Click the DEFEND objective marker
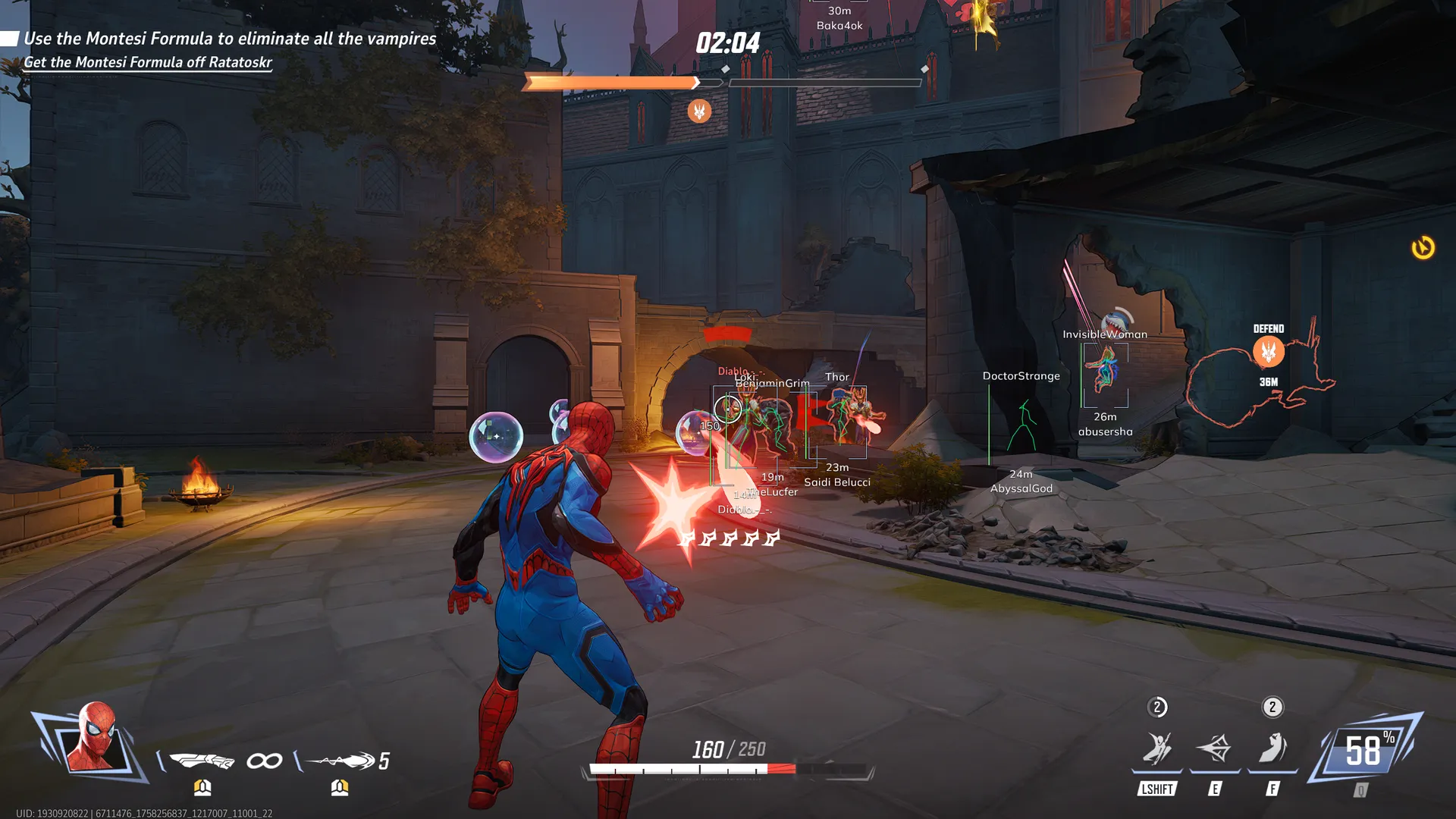This screenshot has height=819, width=1456. click(x=1269, y=351)
